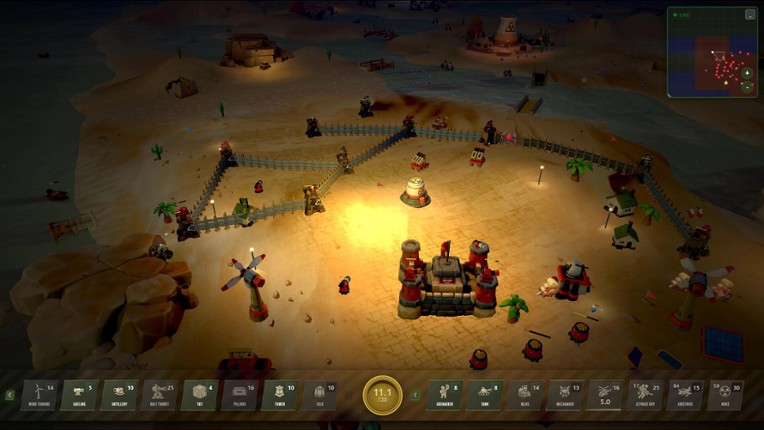Select the Bolt Turret build card
764x430 pixels.
[158, 395]
